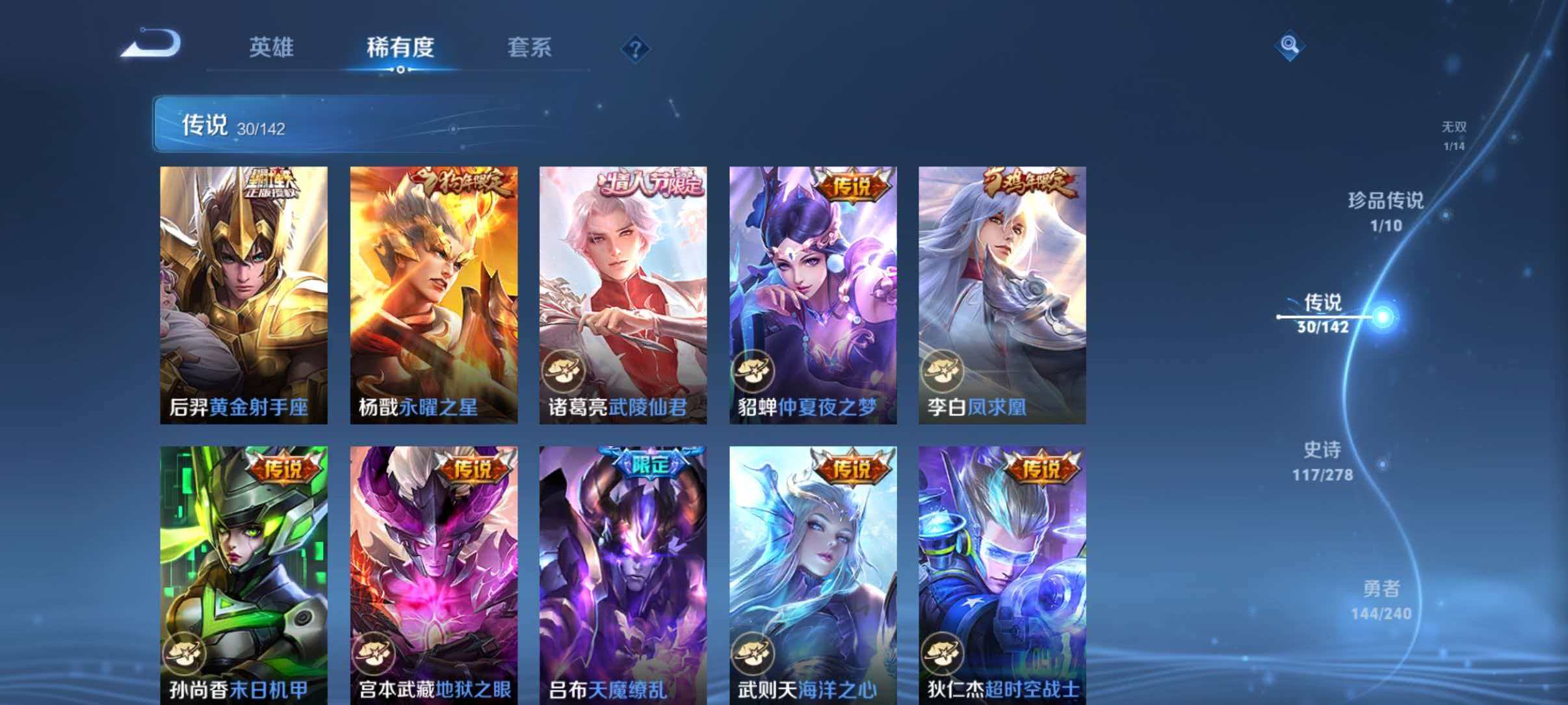Switch to the 英雄 tab
This screenshot has width=1568, height=705.
[x=271, y=48]
